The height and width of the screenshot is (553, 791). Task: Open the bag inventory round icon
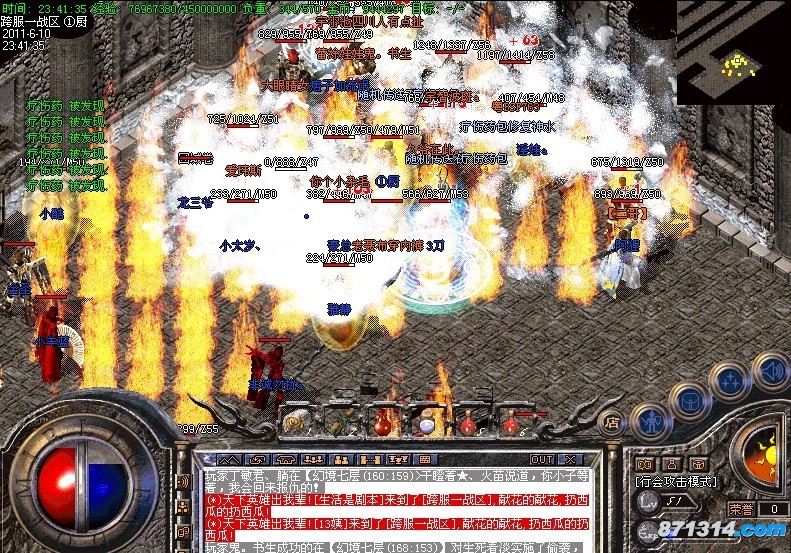[x=688, y=400]
